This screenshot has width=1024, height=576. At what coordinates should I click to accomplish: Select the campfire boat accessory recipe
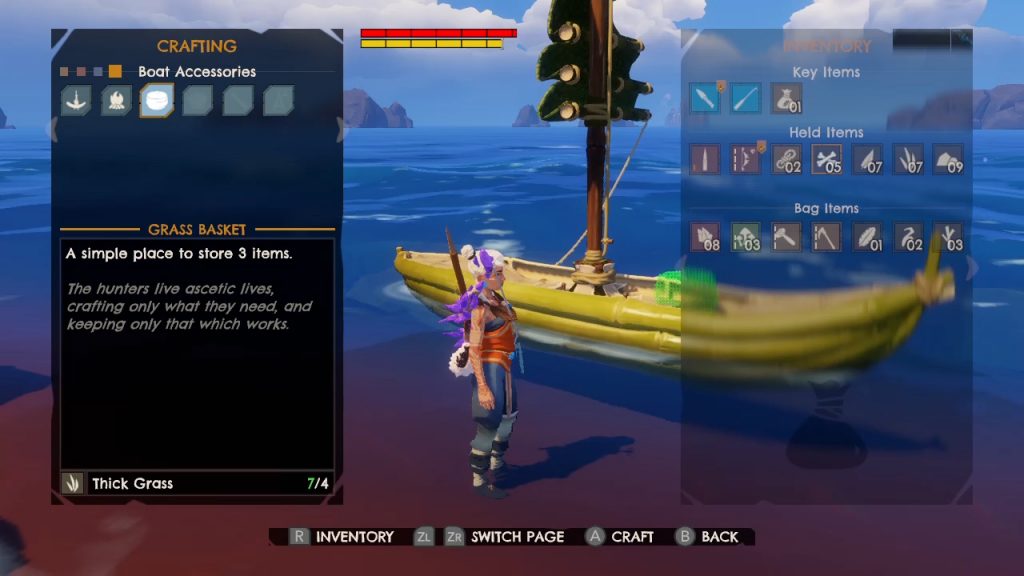[116, 100]
